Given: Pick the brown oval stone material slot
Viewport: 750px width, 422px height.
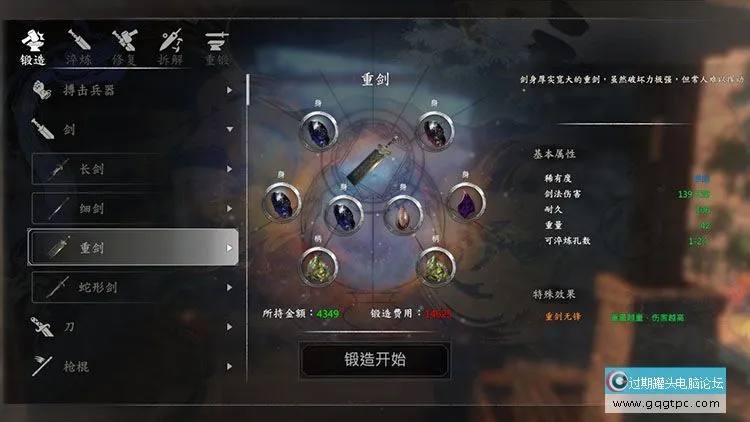Looking at the screenshot, I should [x=402, y=214].
